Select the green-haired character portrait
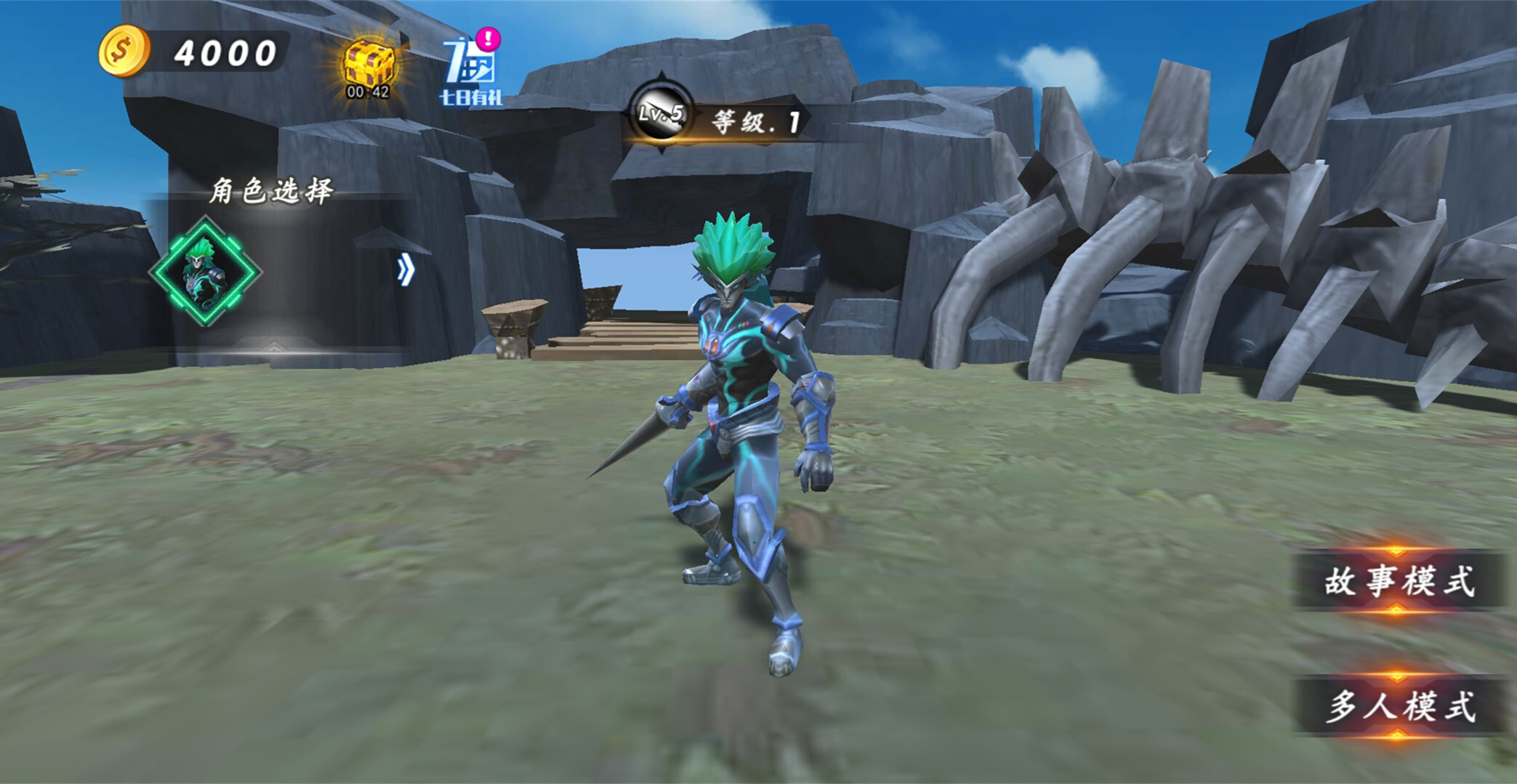The image size is (1517, 784). [206, 271]
